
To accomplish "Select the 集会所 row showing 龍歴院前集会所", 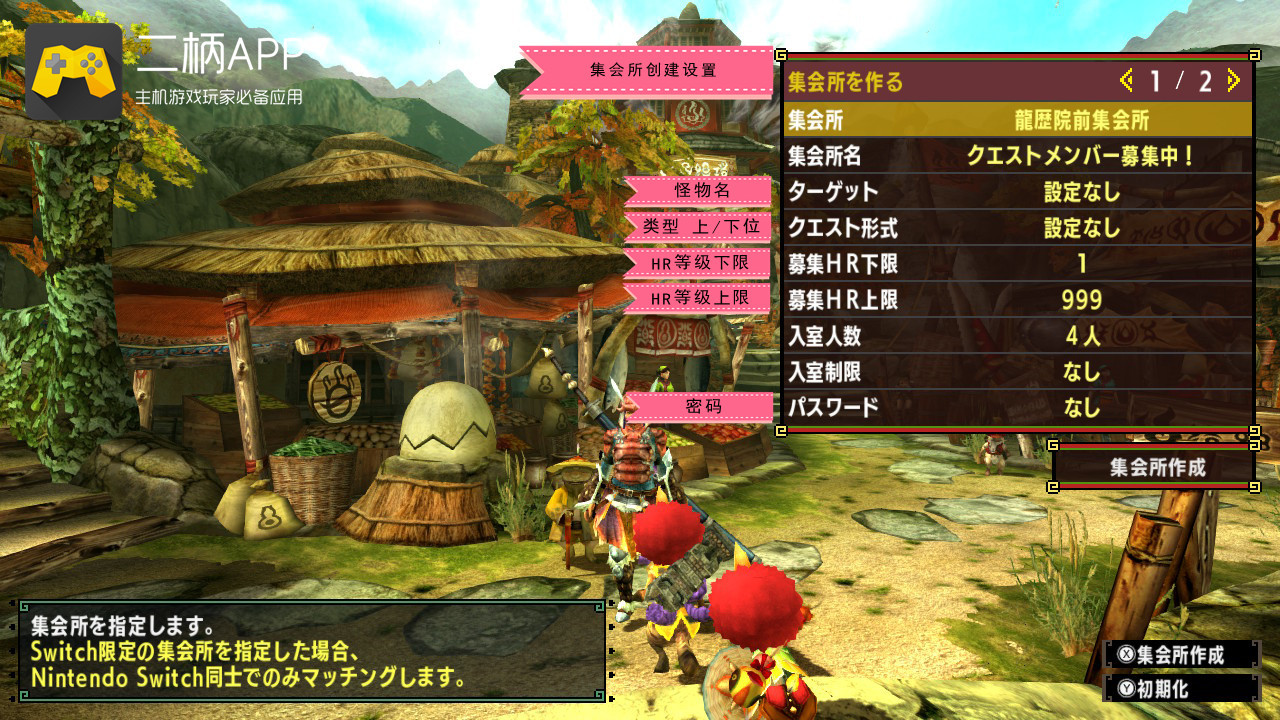I will click(x=1017, y=121).
